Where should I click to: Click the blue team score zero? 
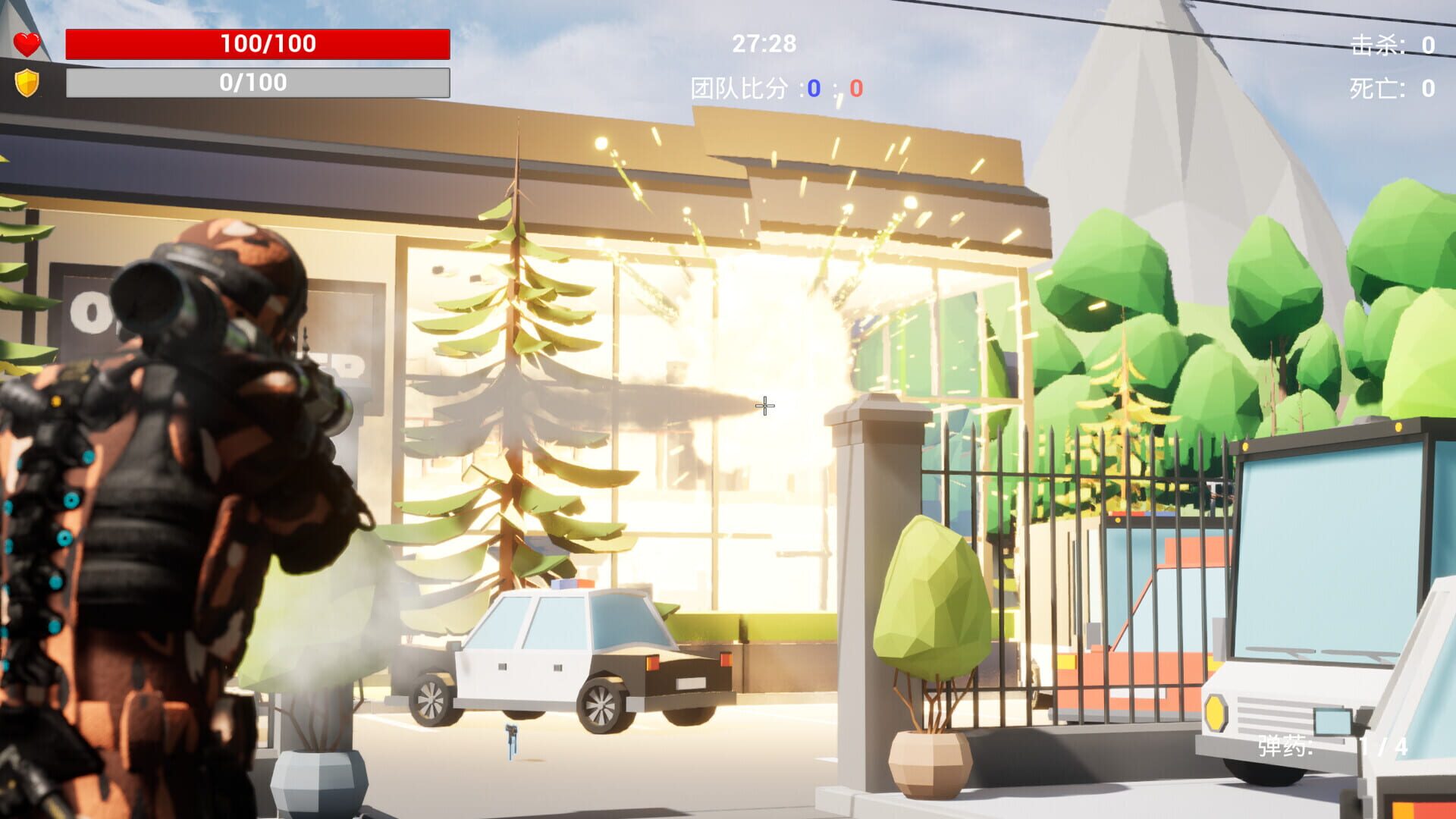coord(813,89)
